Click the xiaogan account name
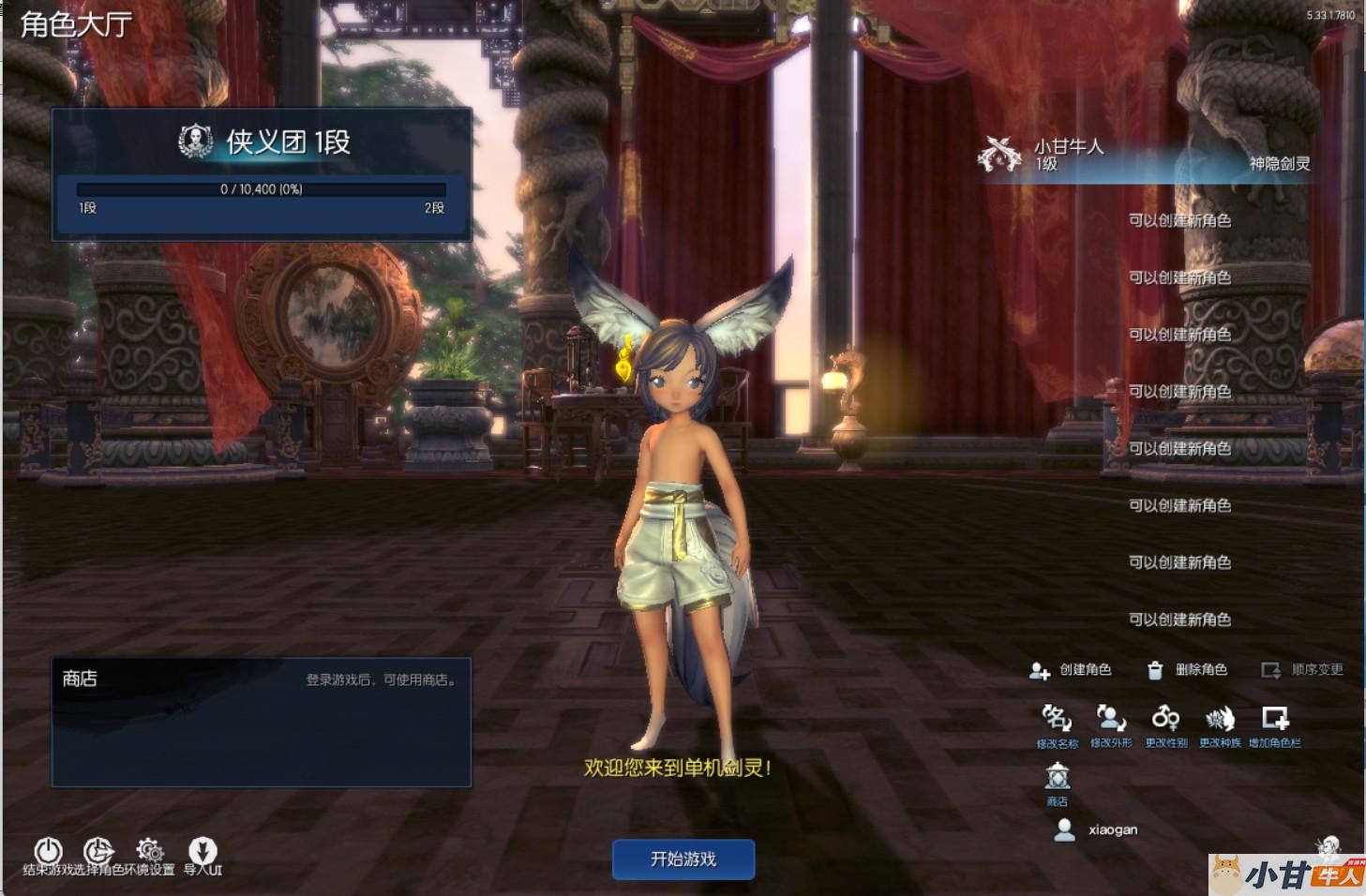 pyautogui.click(x=1113, y=829)
